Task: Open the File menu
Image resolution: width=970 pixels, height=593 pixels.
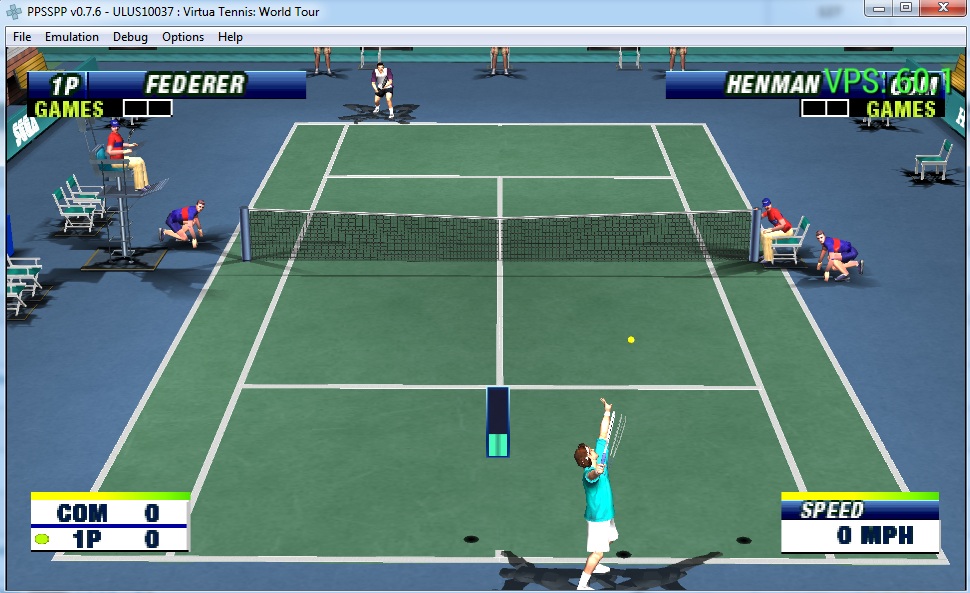Action: (x=22, y=37)
